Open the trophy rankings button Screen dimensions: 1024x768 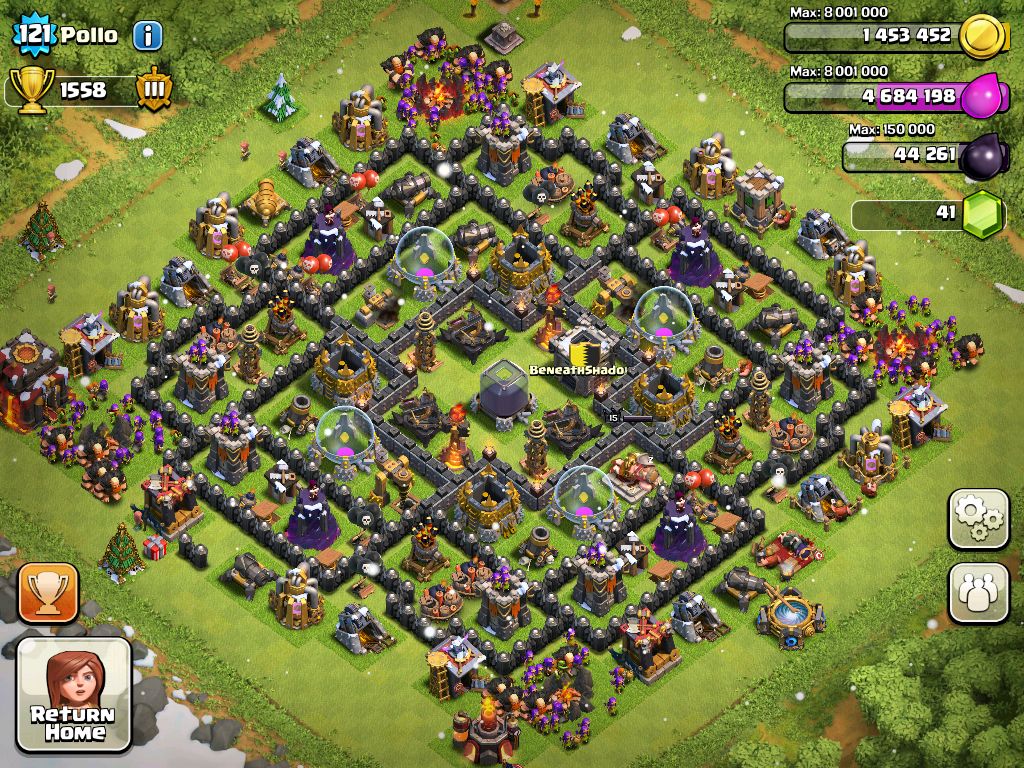(47, 592)
